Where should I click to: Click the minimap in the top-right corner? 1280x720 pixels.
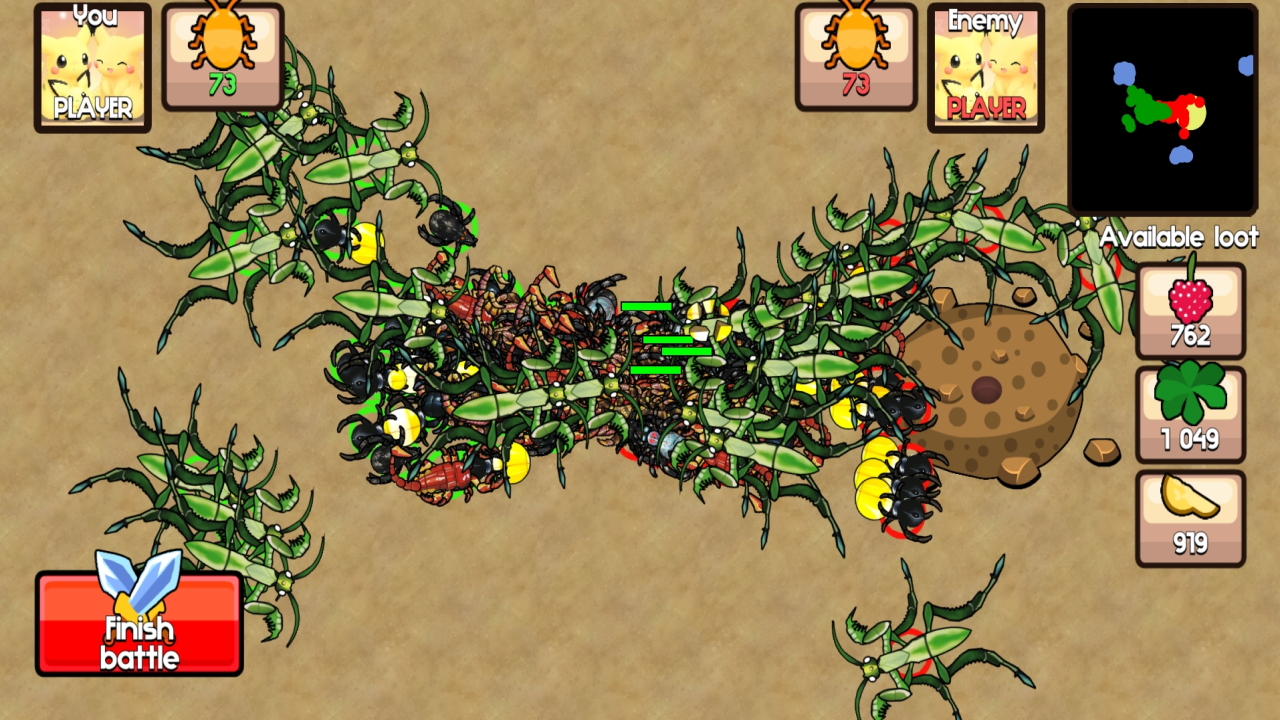1163,110
